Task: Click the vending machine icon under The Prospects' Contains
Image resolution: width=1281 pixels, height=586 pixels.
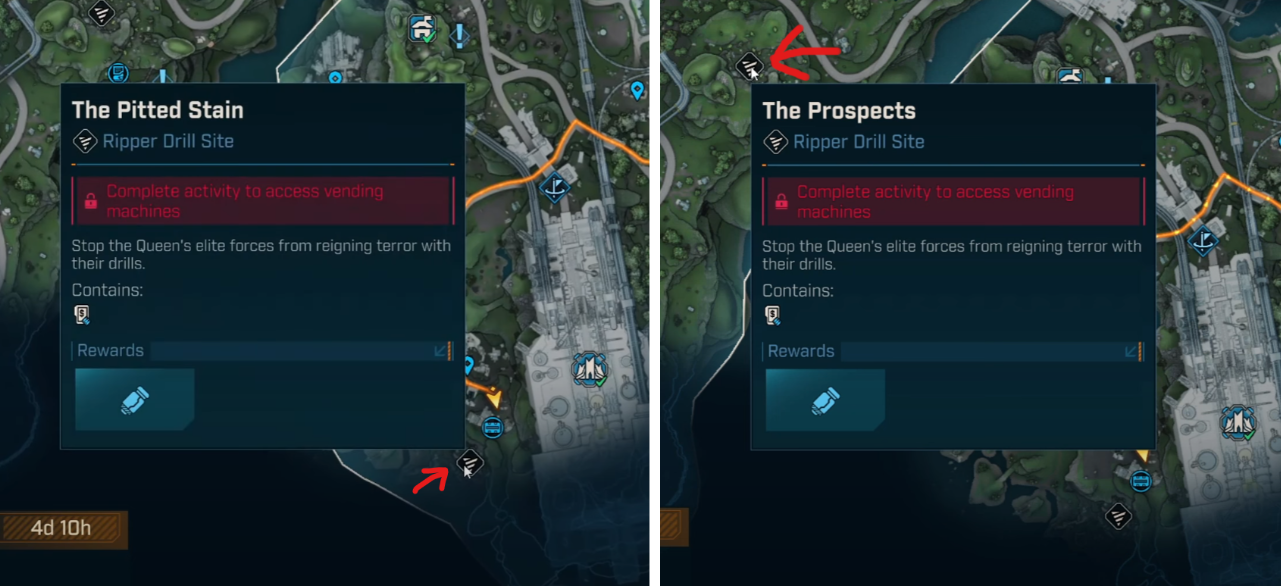Action: point(773,316)
